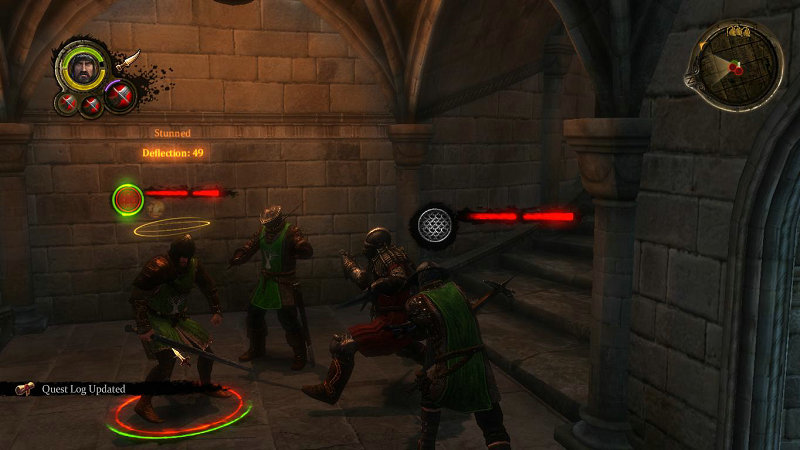800x450 pixels.
Task: Activate the large ability slot with purple arc
Action: click(119, 97)
